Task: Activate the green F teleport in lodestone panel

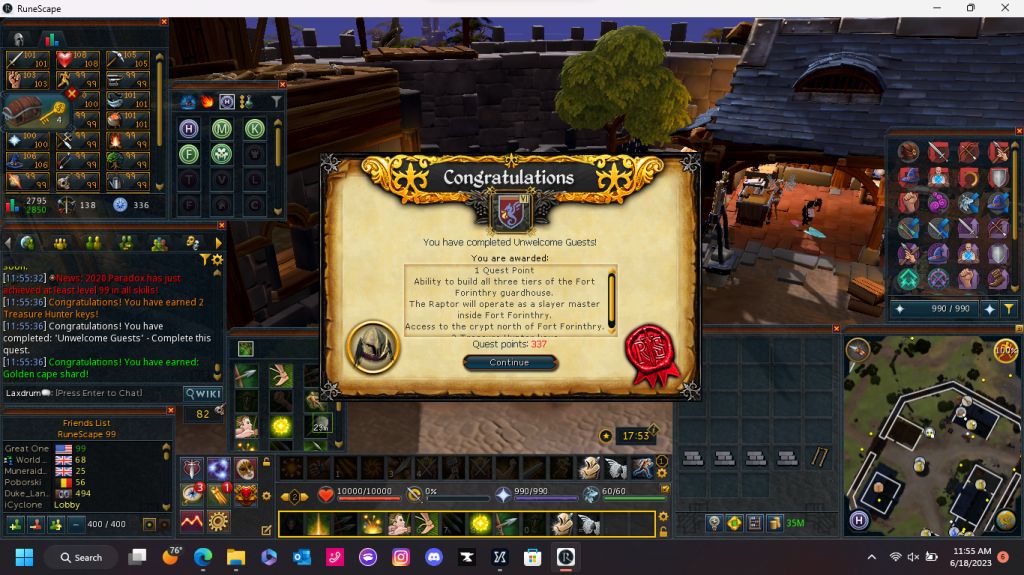Action: (188, 154)
